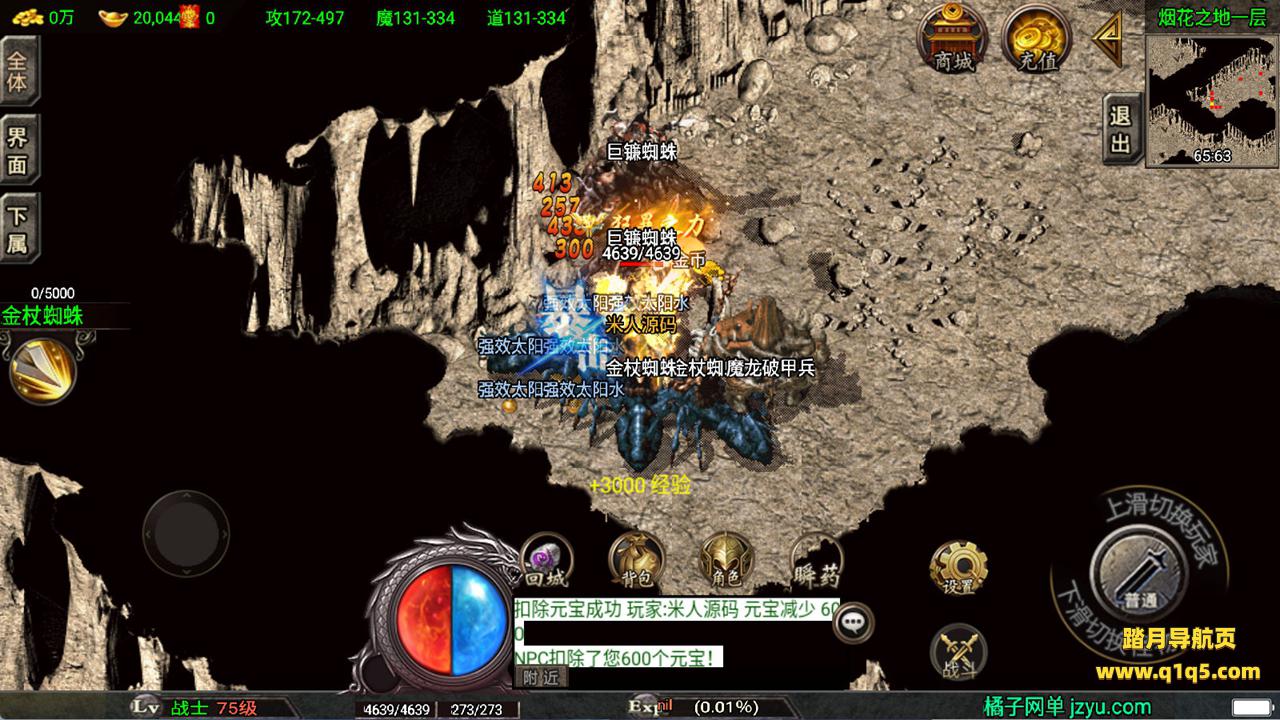Switch chat to the 附近 channel
Viewport: 1280px width, 720px height.
click(541, 677)
